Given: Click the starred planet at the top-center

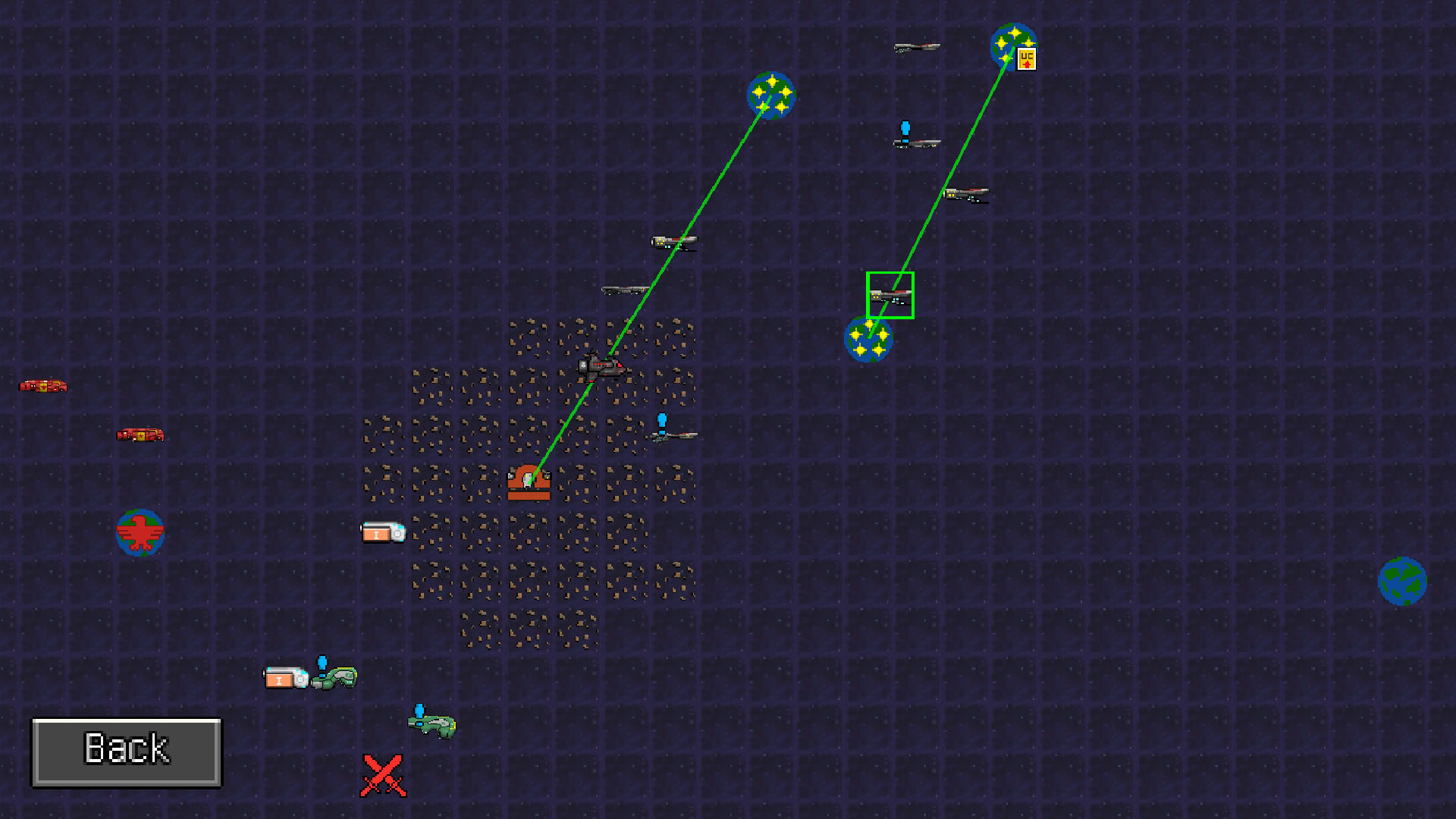Looking at the screenshot, I should [771, 97].
